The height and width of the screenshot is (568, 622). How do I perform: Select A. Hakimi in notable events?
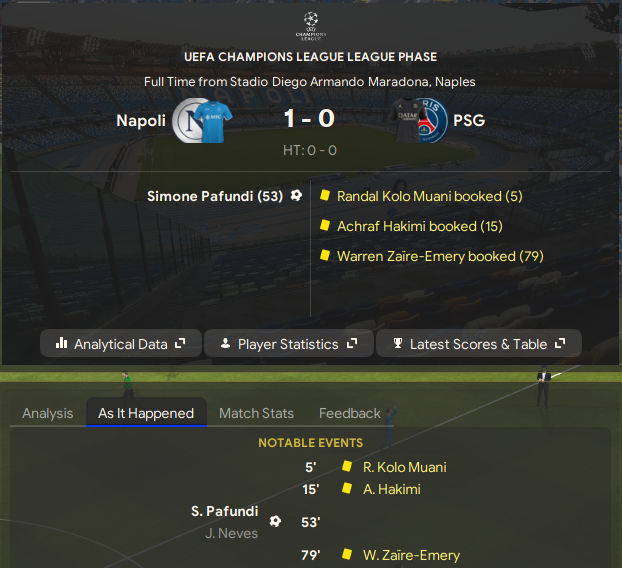click(x=392, y=489)
